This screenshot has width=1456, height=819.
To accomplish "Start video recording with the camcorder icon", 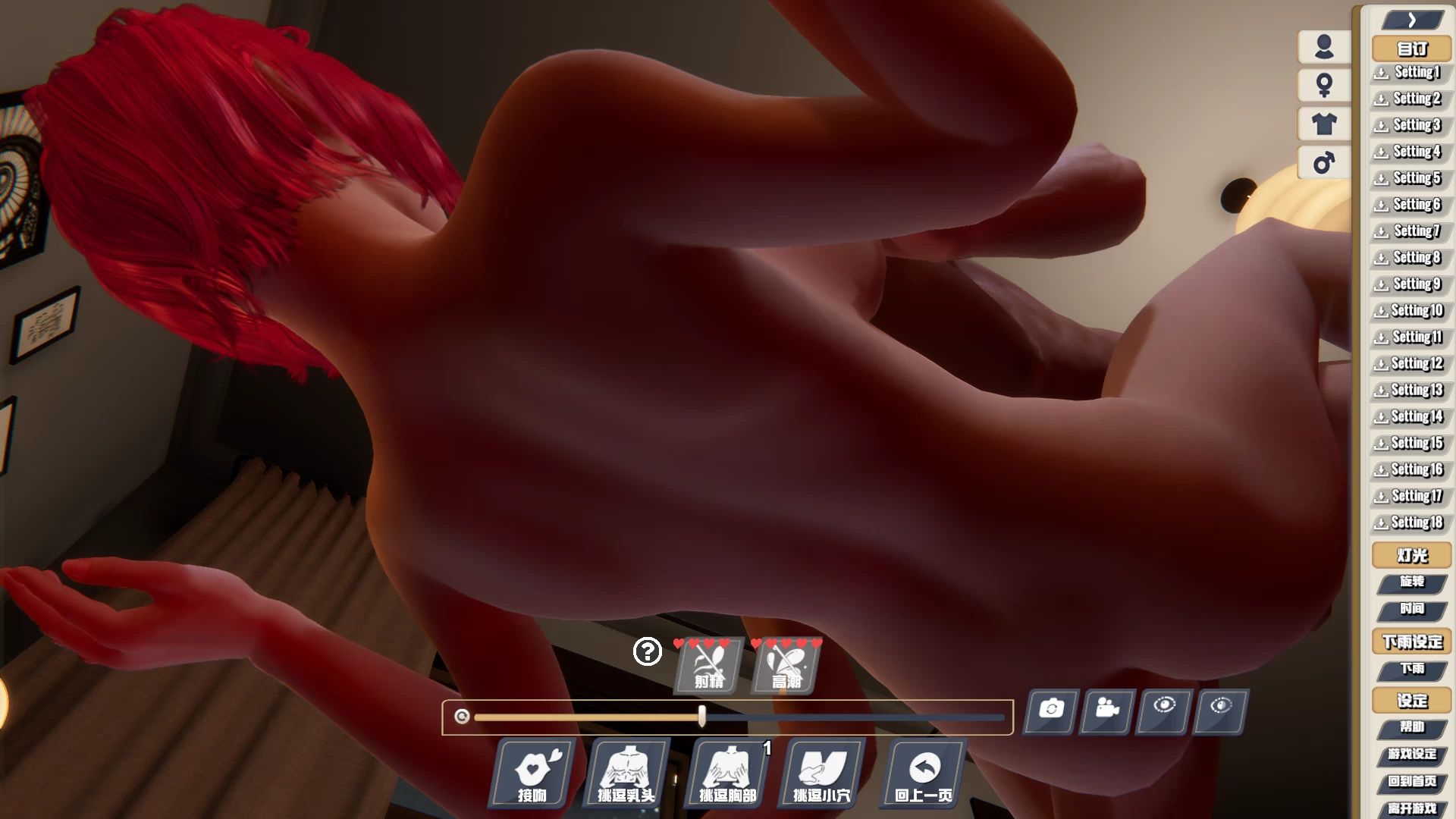I will [x=1106, y=711].
